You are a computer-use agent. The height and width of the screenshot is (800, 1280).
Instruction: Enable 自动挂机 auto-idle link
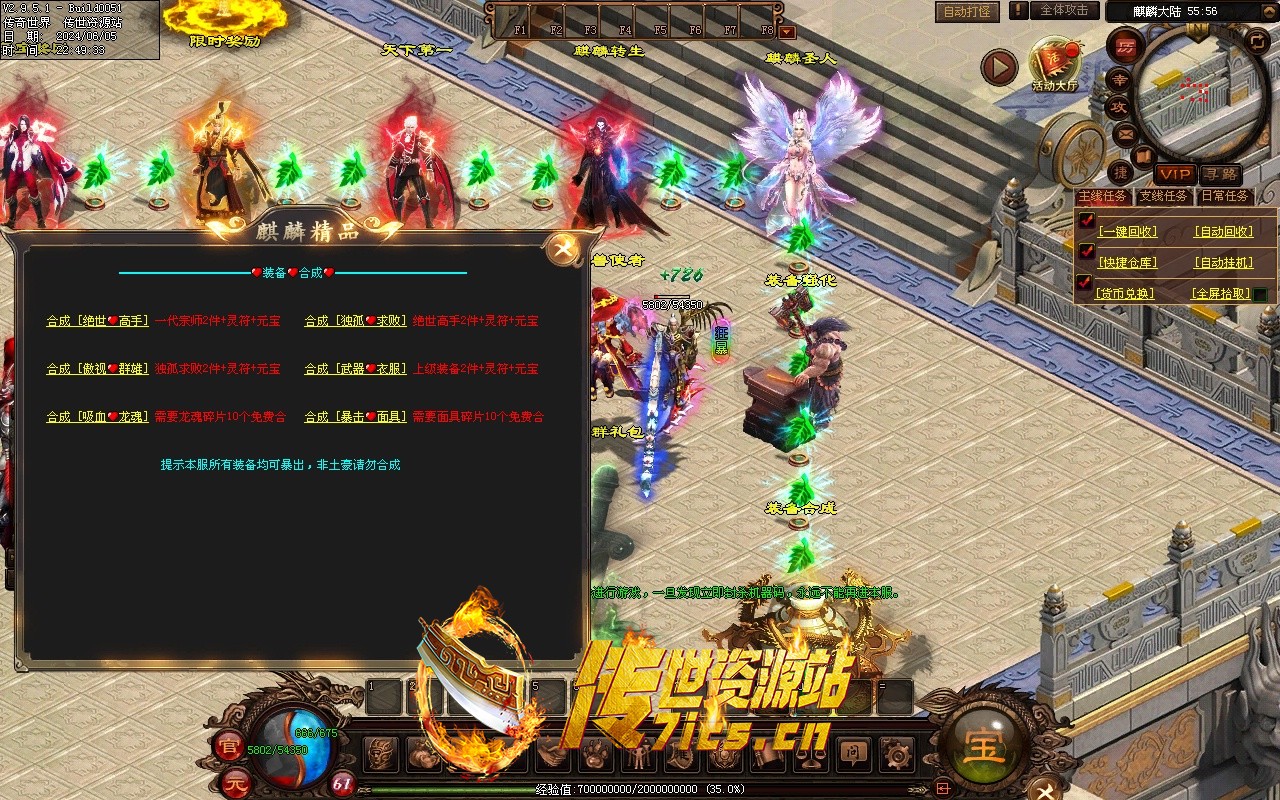1223,263
